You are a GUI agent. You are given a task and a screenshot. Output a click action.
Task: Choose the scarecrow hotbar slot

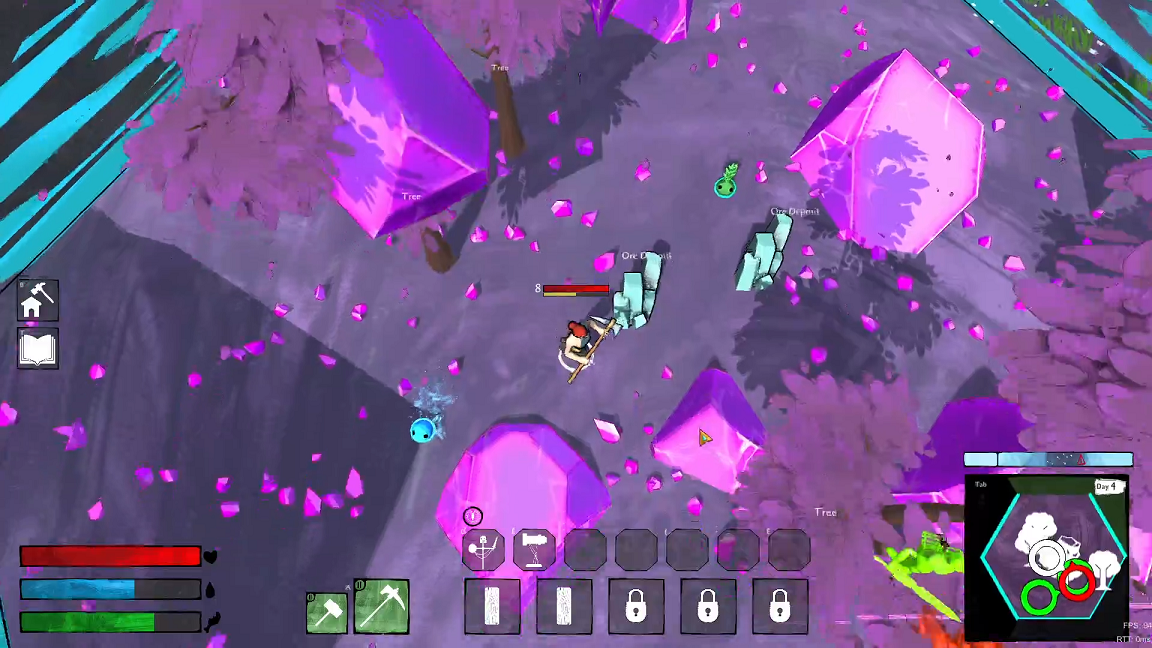tap(483, 550)
